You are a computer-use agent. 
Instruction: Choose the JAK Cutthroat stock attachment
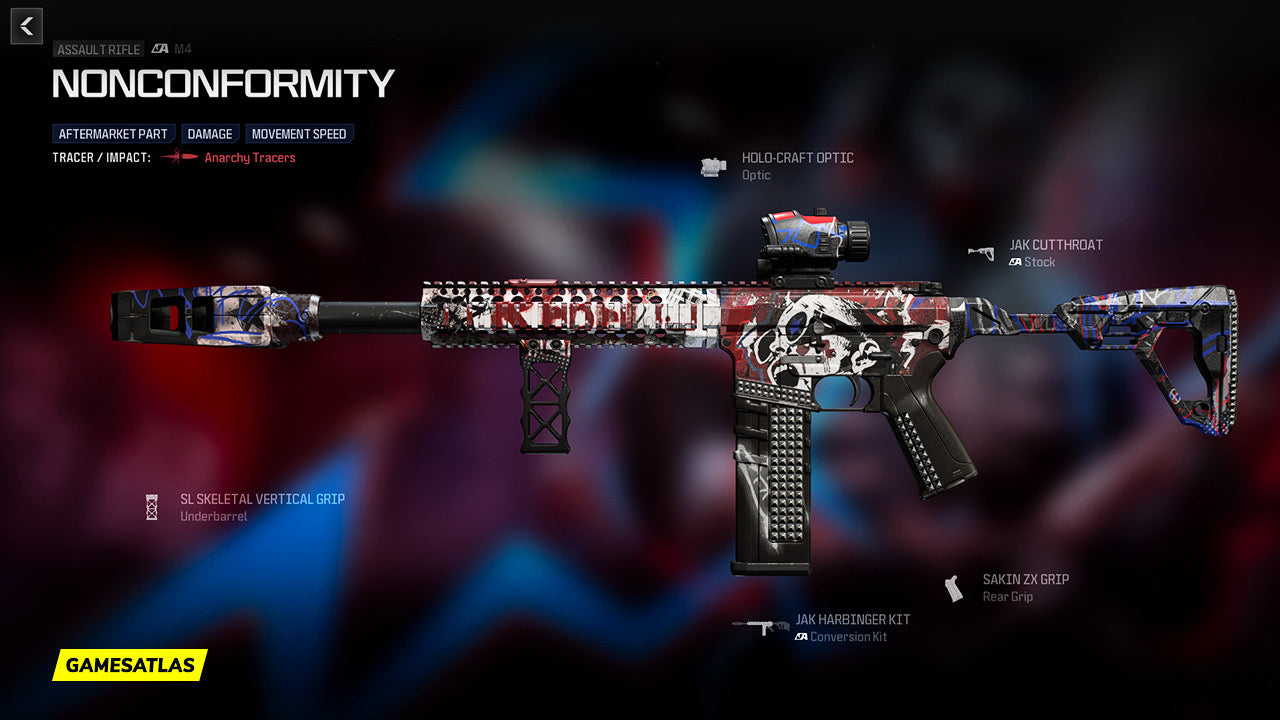[1055, 245]
